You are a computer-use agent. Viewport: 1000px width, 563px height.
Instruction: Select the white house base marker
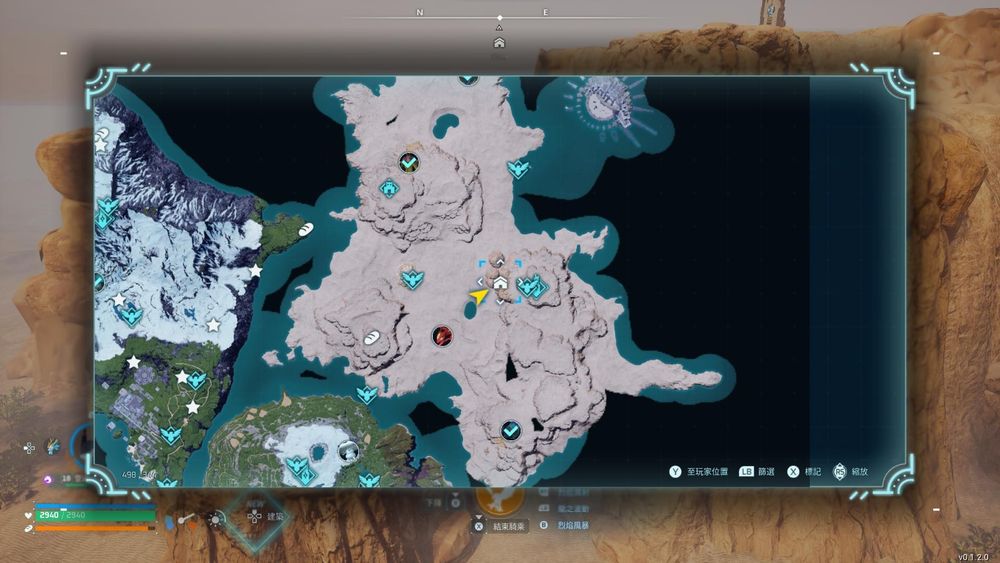pos(500,284)
